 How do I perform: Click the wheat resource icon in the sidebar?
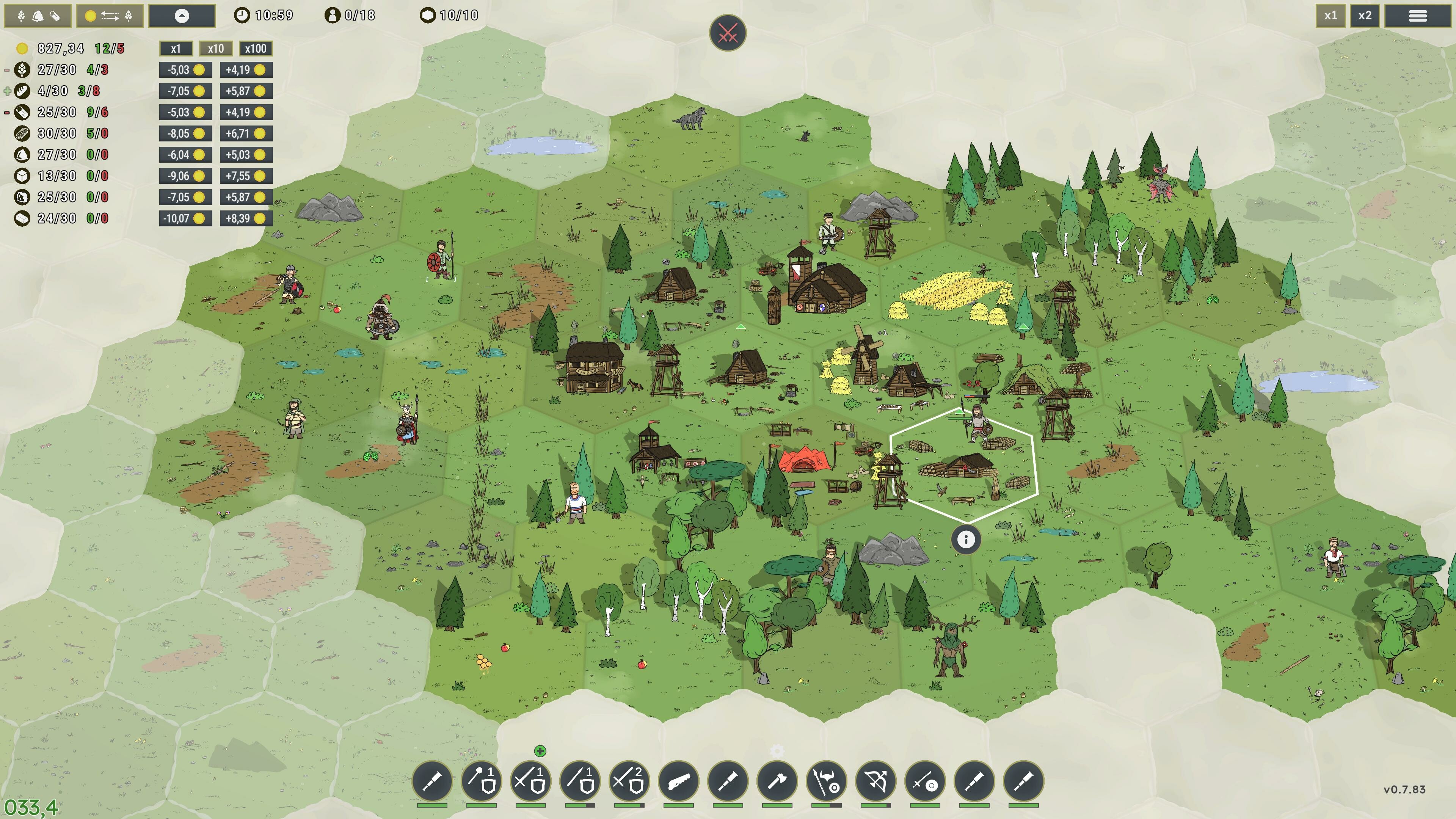pyautogui.click(x=23, y=70)
